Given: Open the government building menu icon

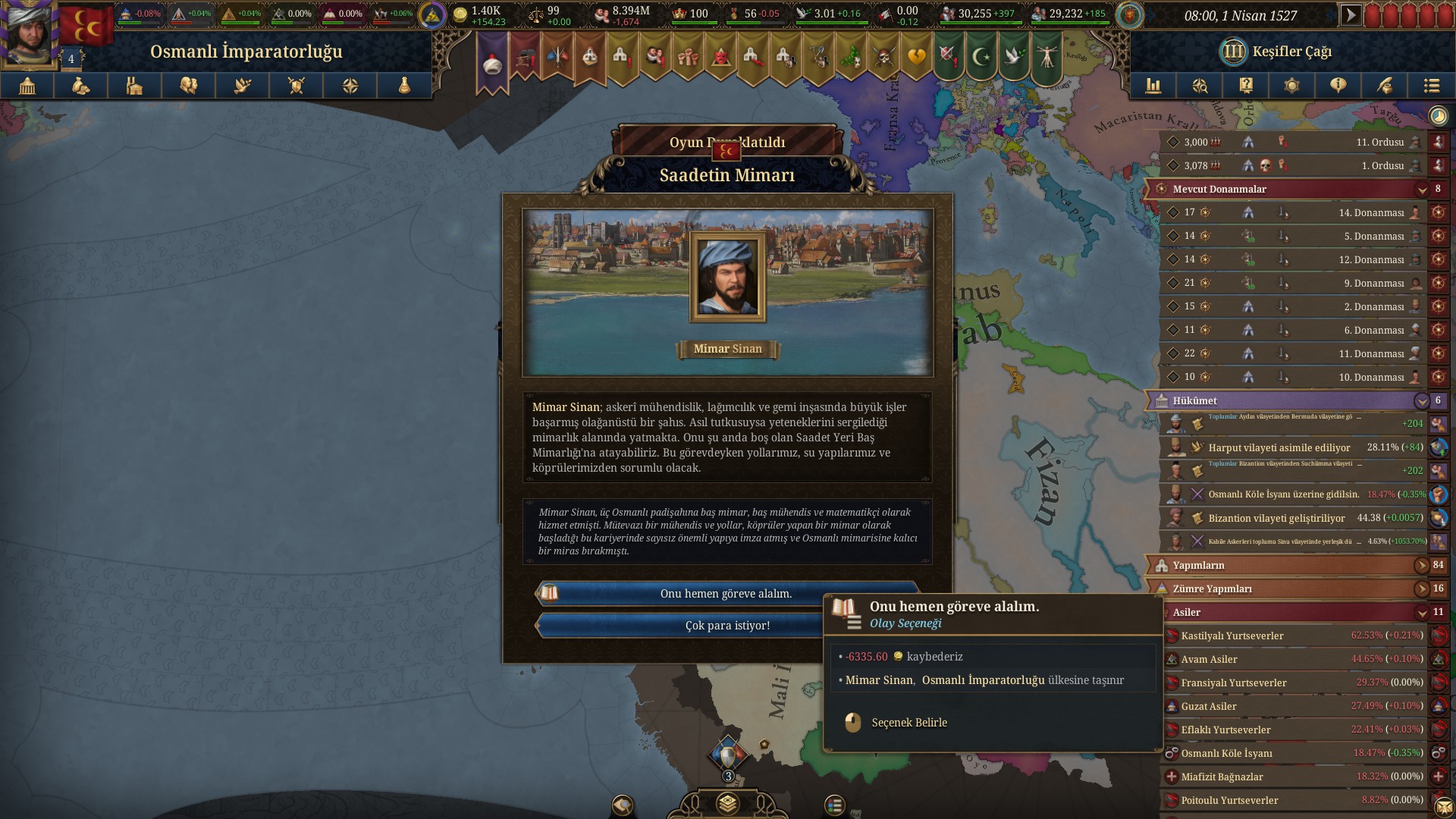Looking at the screenshot, I should [x=27, y=86].
